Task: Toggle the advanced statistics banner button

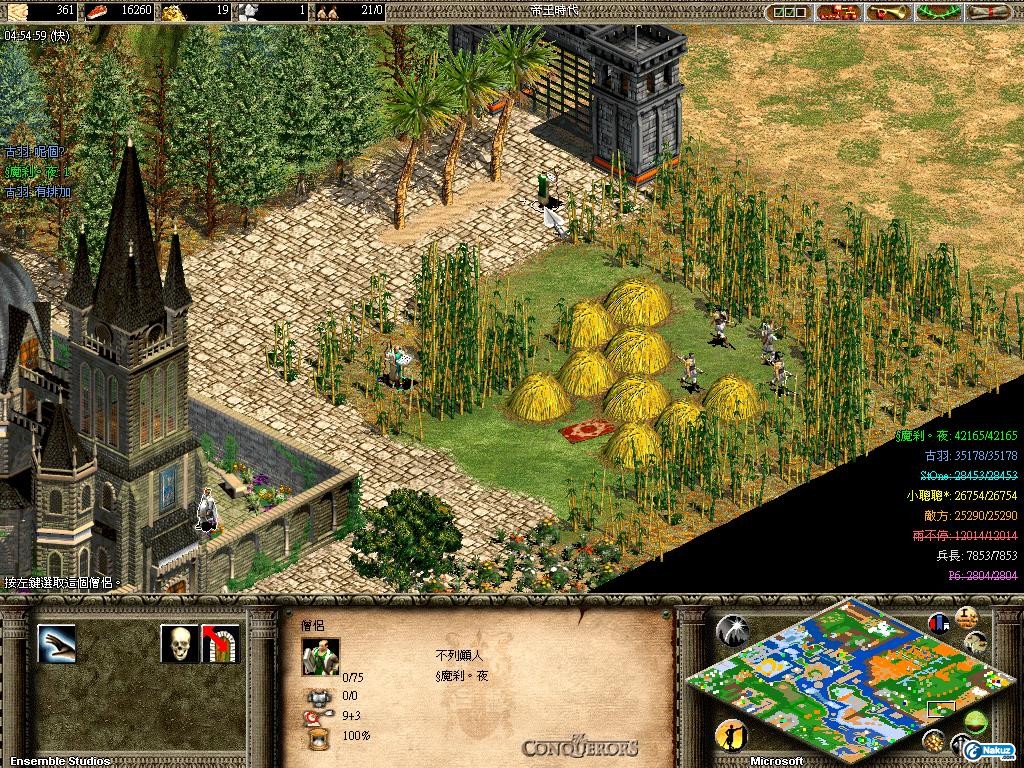Action: pos(939,622)
